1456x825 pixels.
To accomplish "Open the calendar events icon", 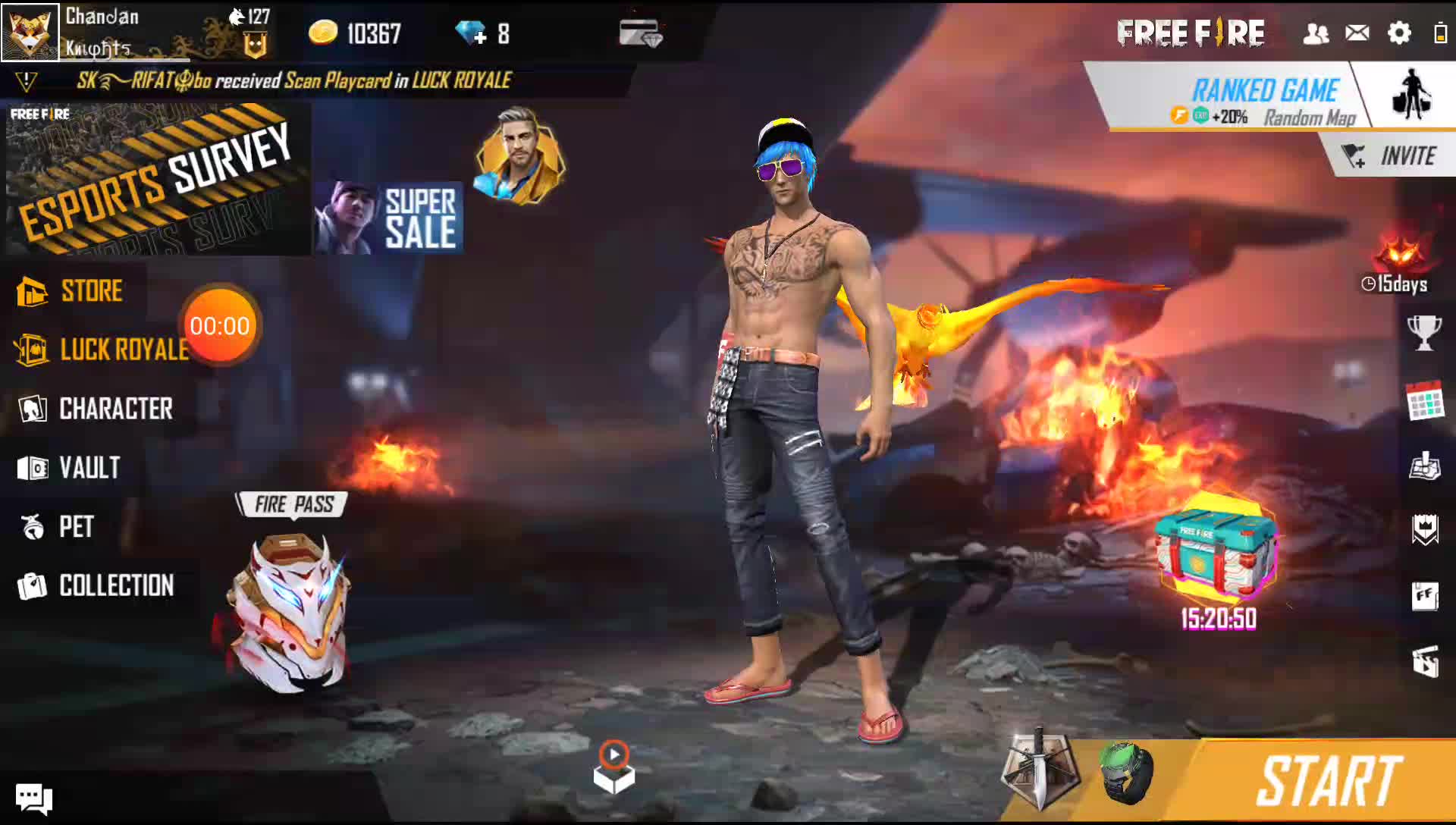I will point(1424,400).
